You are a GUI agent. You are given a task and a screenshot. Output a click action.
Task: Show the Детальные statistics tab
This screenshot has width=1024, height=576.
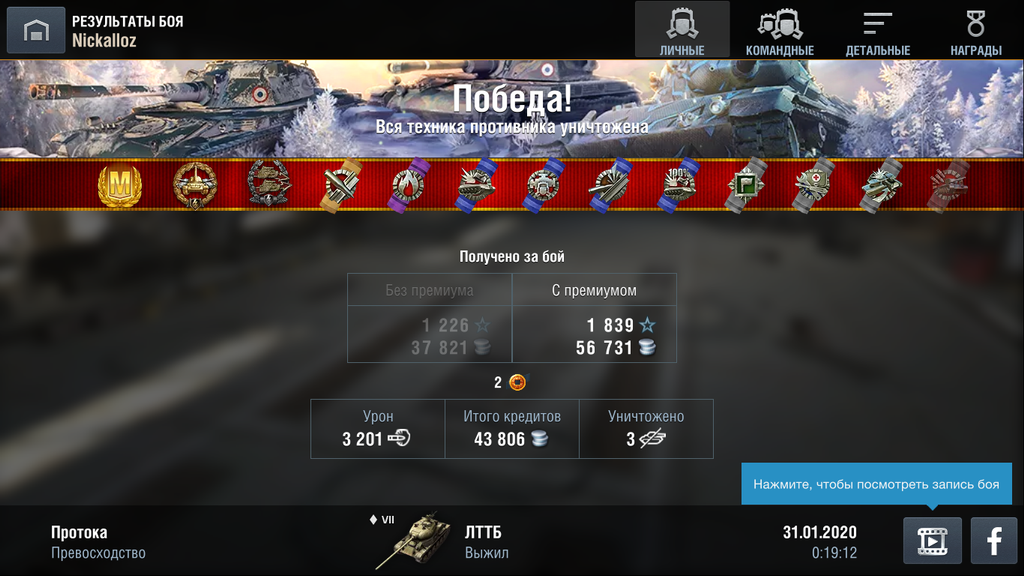[877, 31]
